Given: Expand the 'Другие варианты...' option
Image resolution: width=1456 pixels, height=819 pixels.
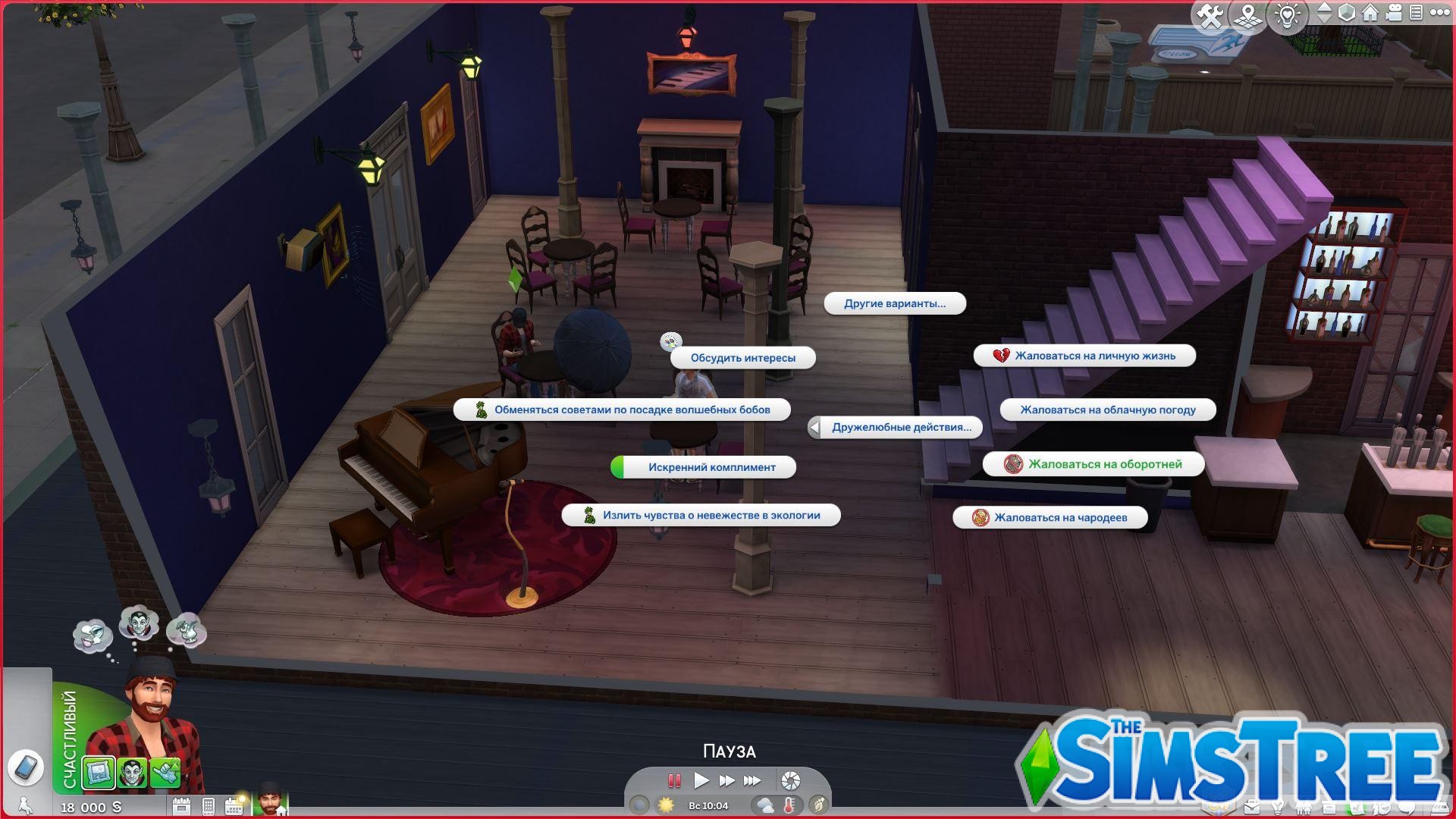Looking at the screenshot, I should click(895, 303).
